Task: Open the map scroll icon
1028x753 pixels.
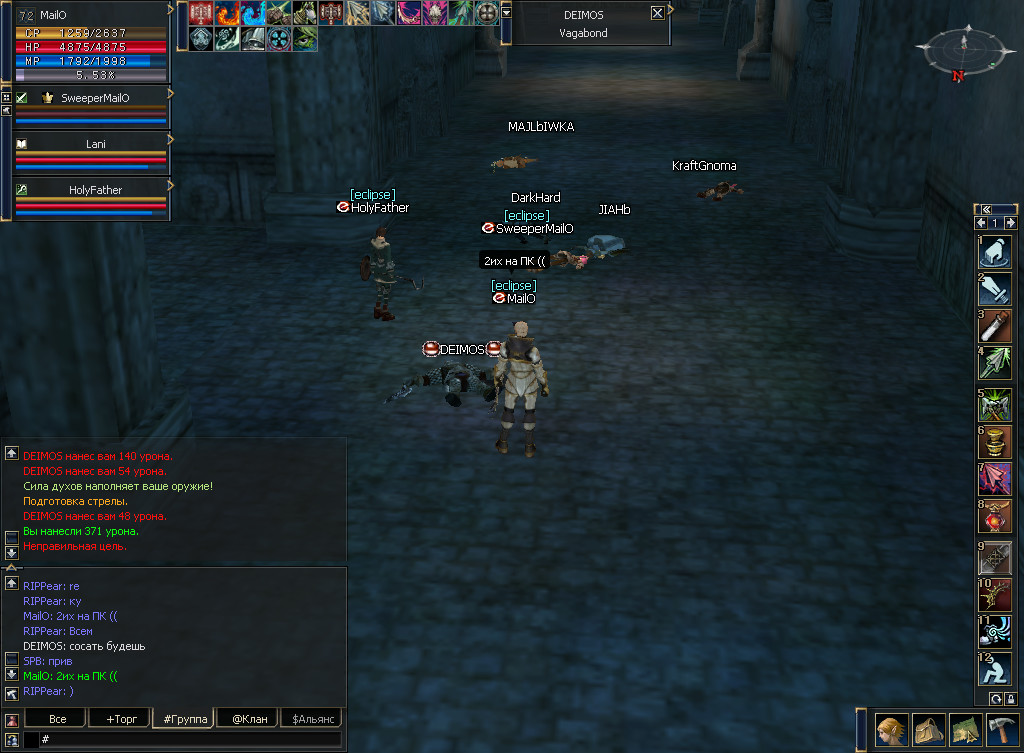Action: 965,730
